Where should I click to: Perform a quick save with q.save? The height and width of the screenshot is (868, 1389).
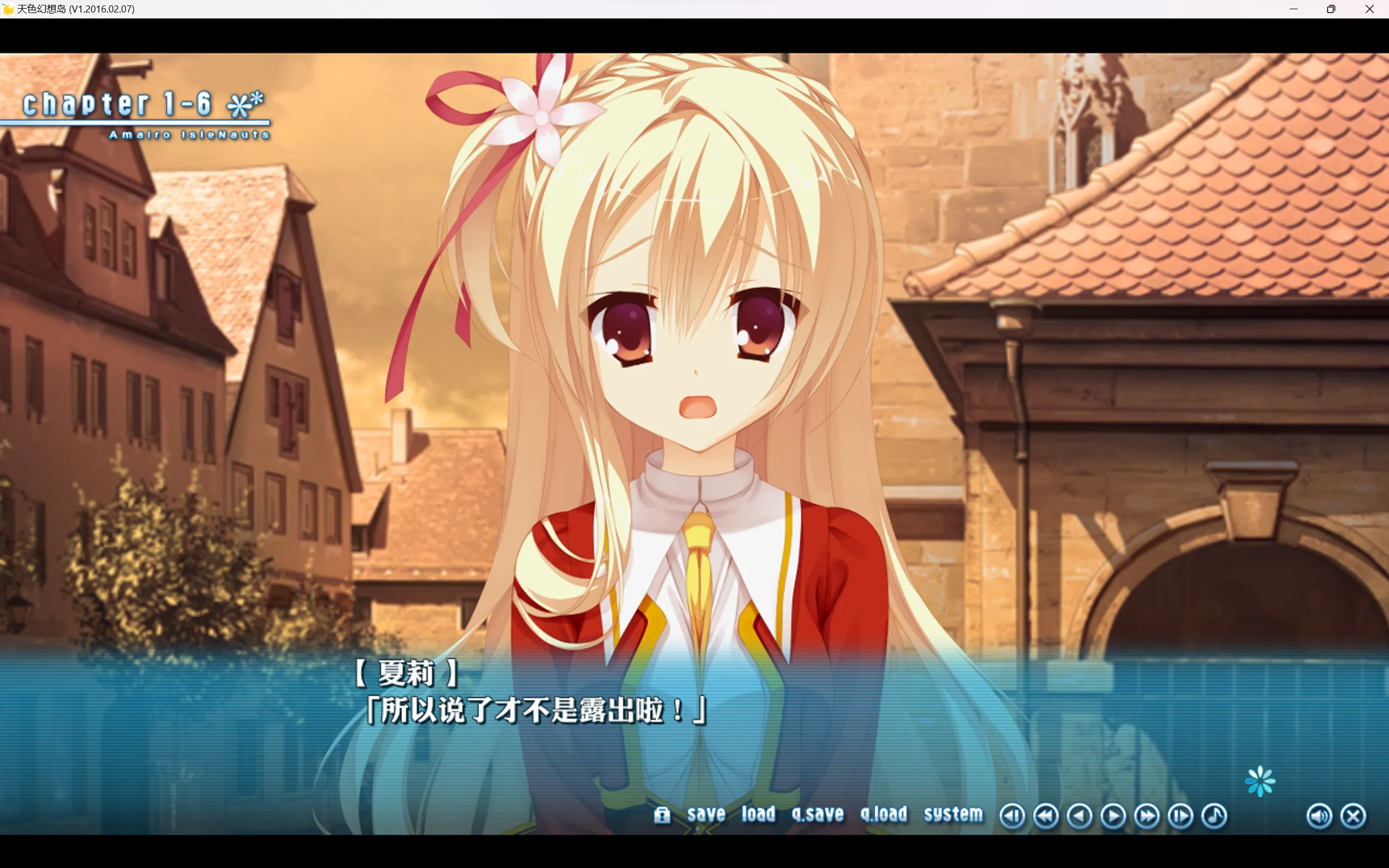817,814
